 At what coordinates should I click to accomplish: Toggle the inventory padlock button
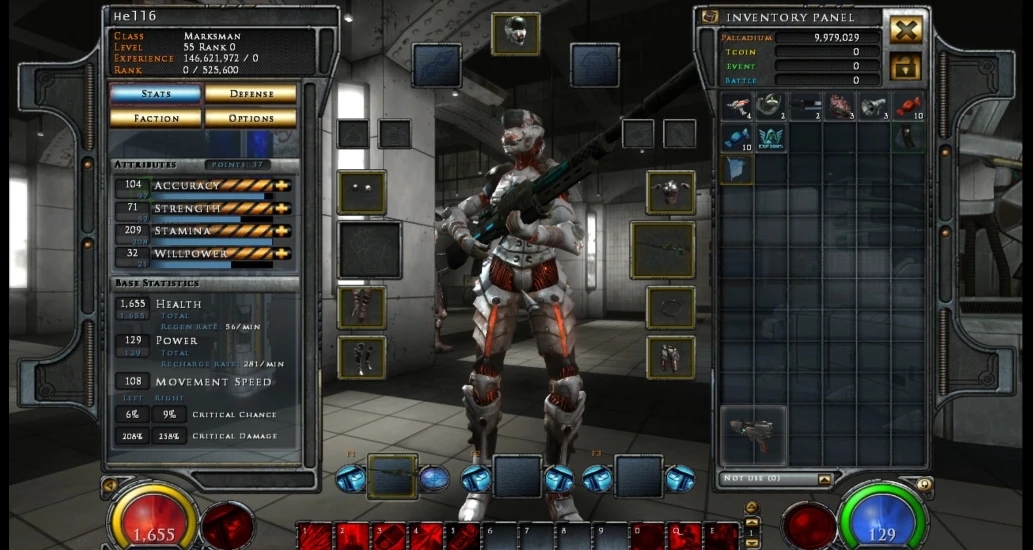click(906, 67)
